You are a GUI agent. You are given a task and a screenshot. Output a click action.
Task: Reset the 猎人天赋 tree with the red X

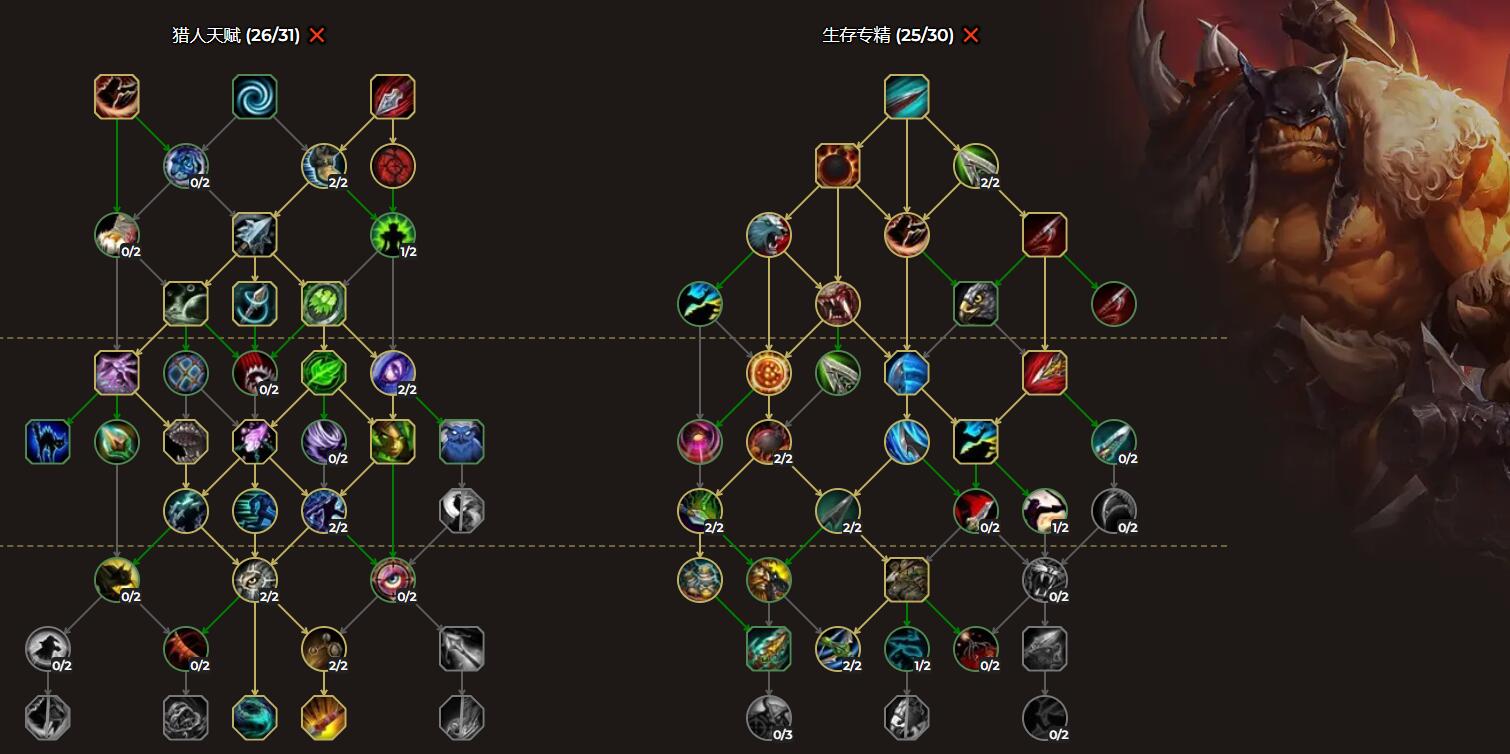point(317,36)
